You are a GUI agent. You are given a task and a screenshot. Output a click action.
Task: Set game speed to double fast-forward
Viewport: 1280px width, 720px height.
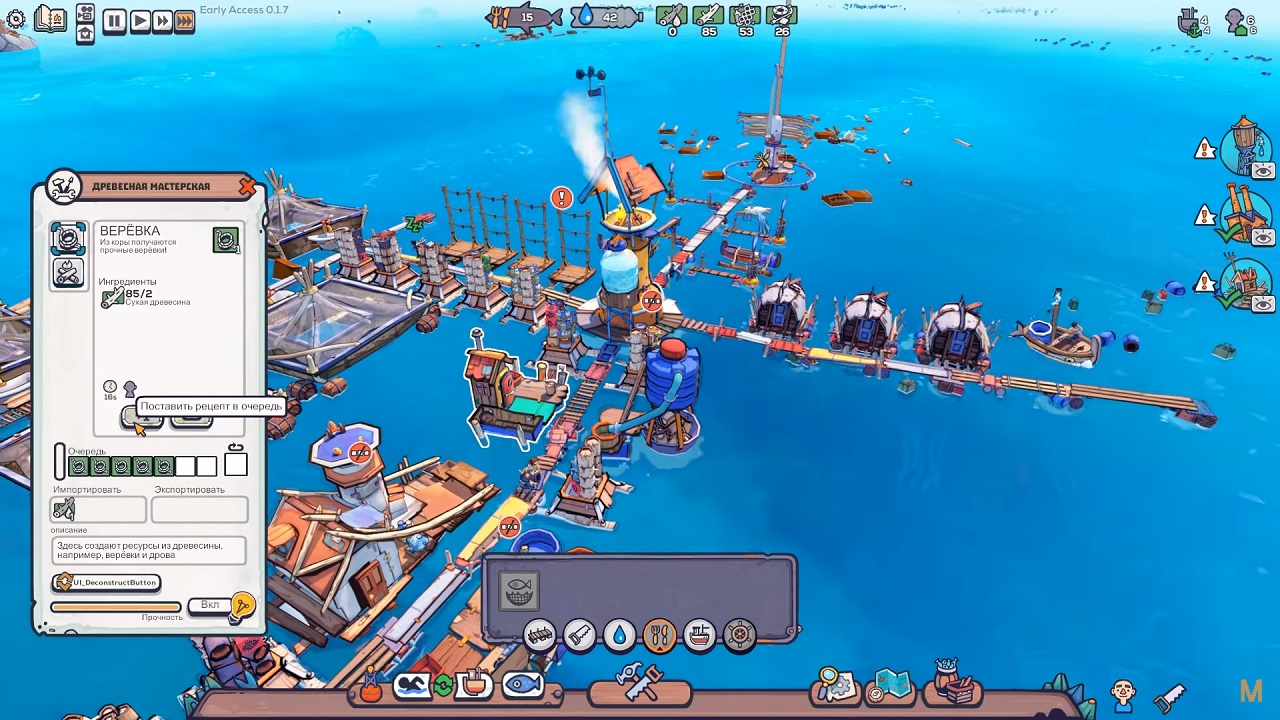[161, 20]
